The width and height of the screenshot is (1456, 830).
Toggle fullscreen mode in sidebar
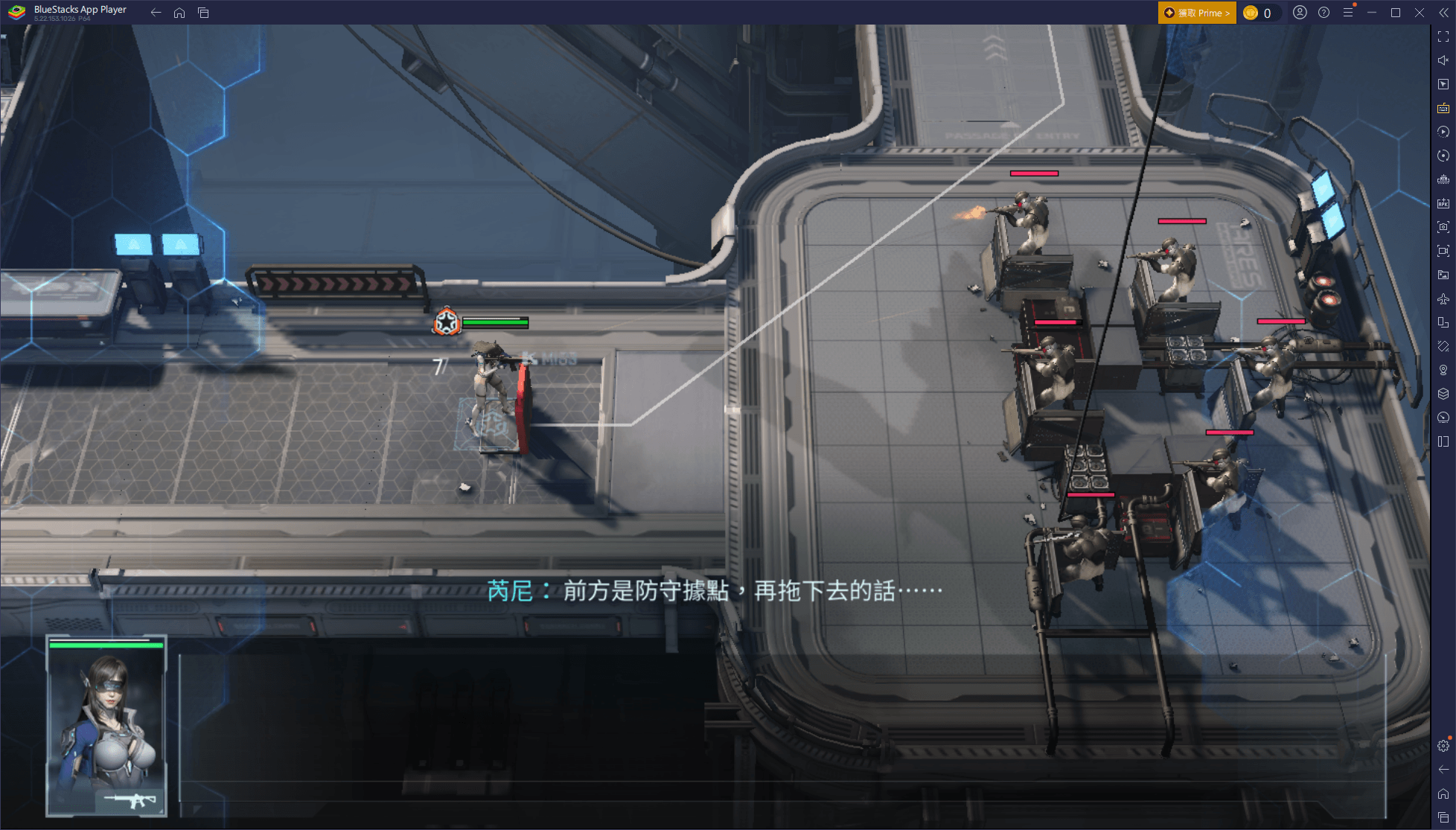click(1443, 36)
